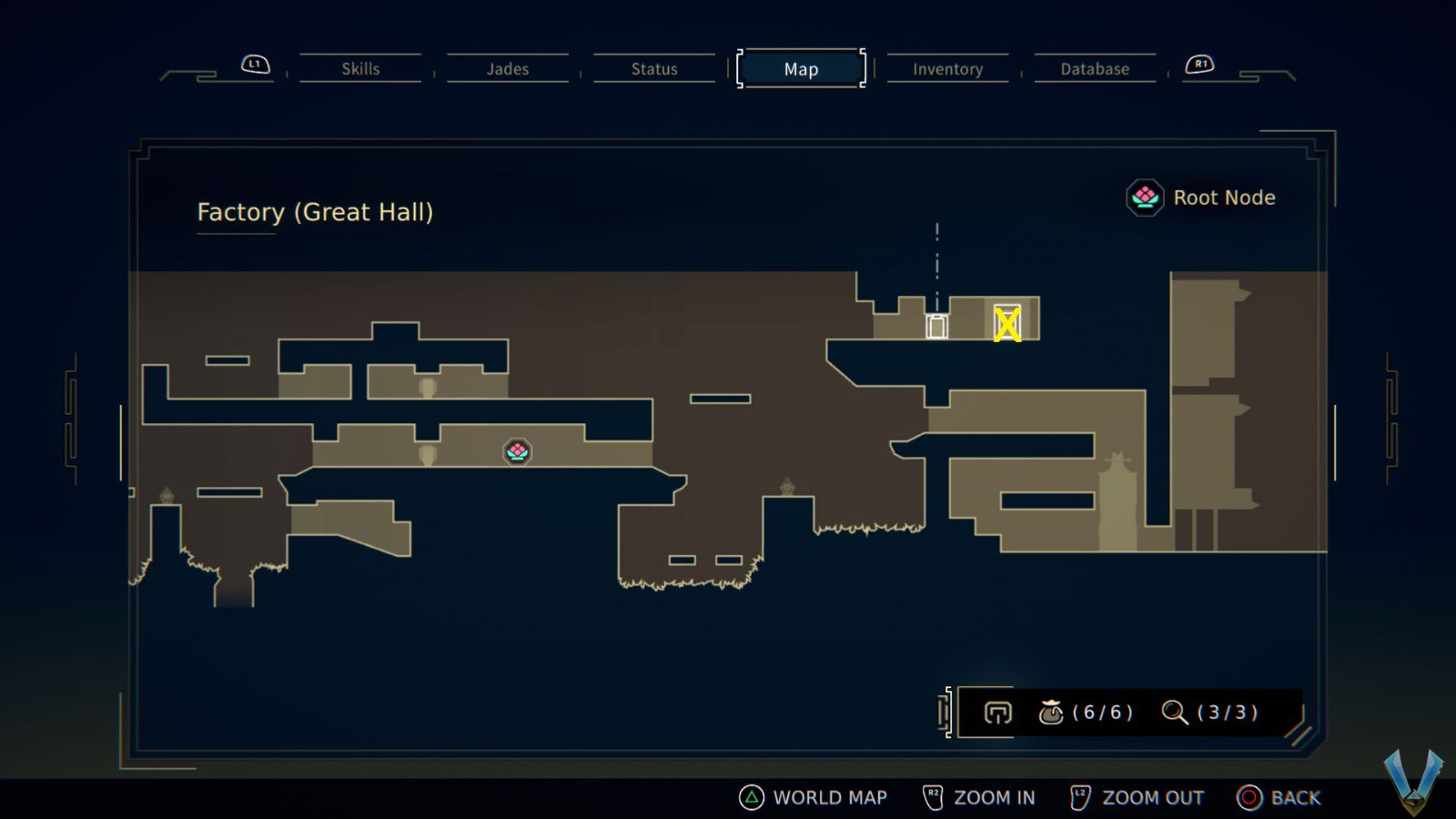Image resolution: width=1456 pixels, height=819 pixels.
Task: Click the Root Node legend icon
Action: point(1145,197)
